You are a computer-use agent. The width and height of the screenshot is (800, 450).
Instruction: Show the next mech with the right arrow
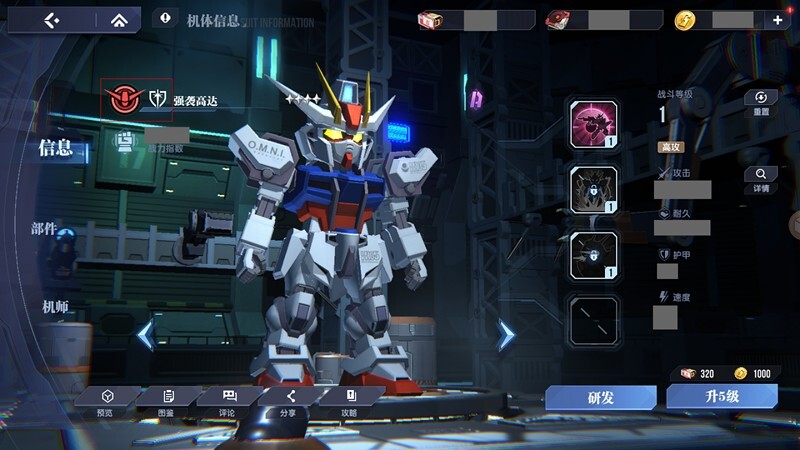(x=506, y=334)
